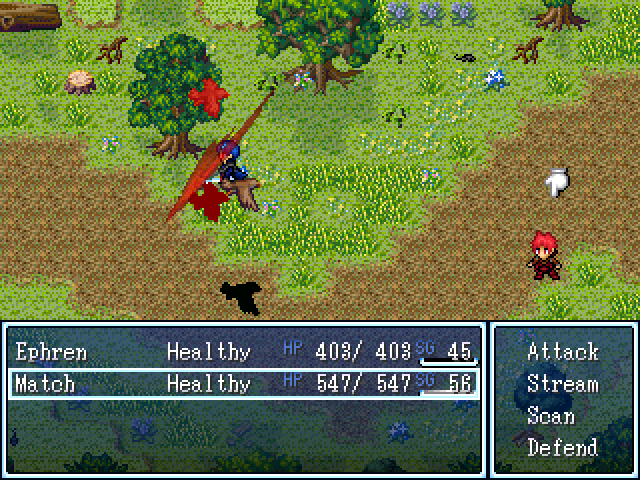Viewport: 640px width, 480px height.
Task: Select the Stream command
Action: (562, 384)
